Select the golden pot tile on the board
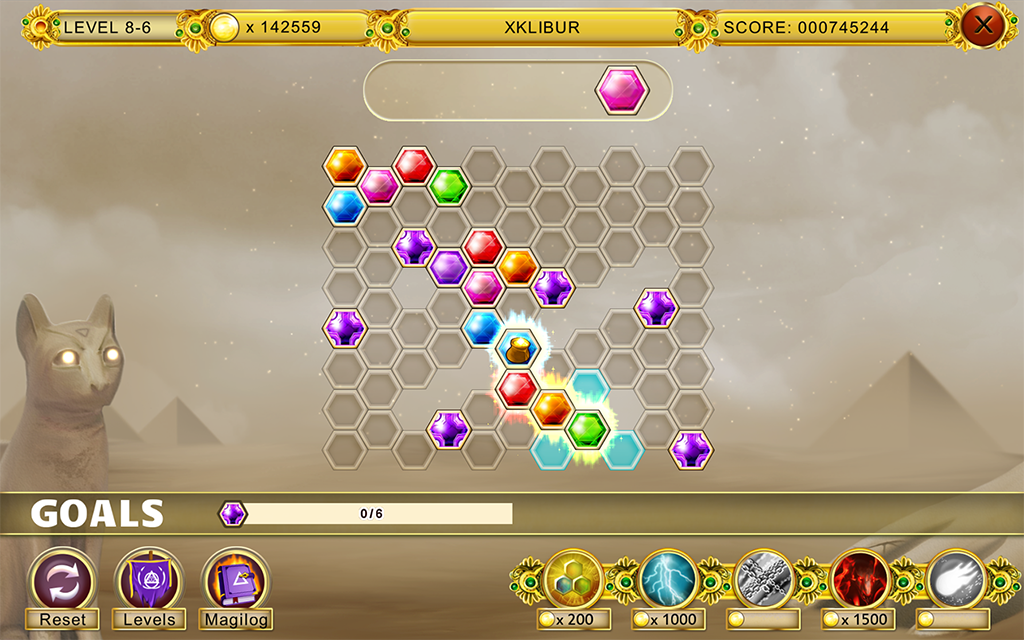This screenshot has width=1024, height=640. click(x=518, y=349)
